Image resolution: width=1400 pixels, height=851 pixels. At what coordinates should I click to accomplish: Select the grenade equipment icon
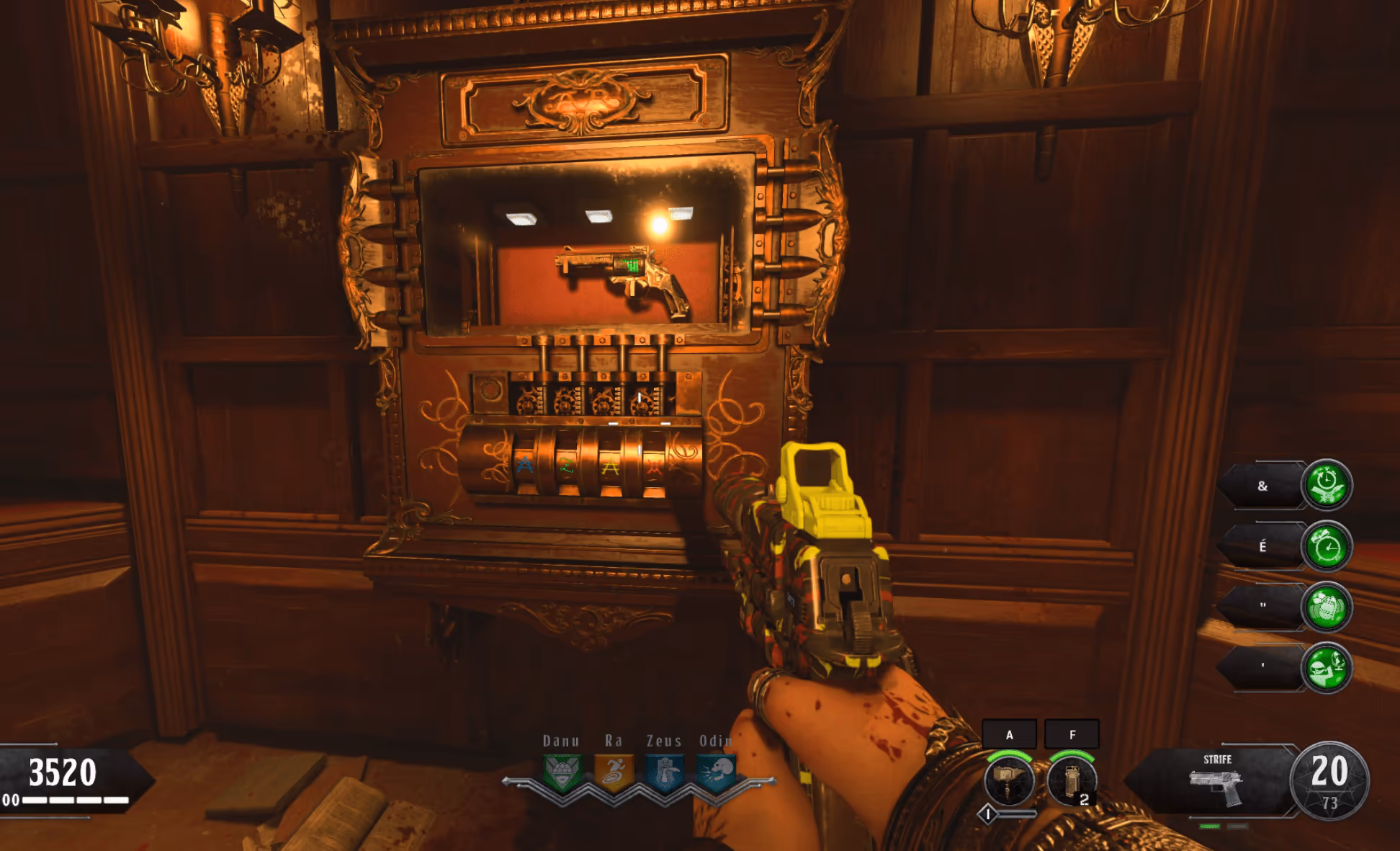click(1072, 781)
